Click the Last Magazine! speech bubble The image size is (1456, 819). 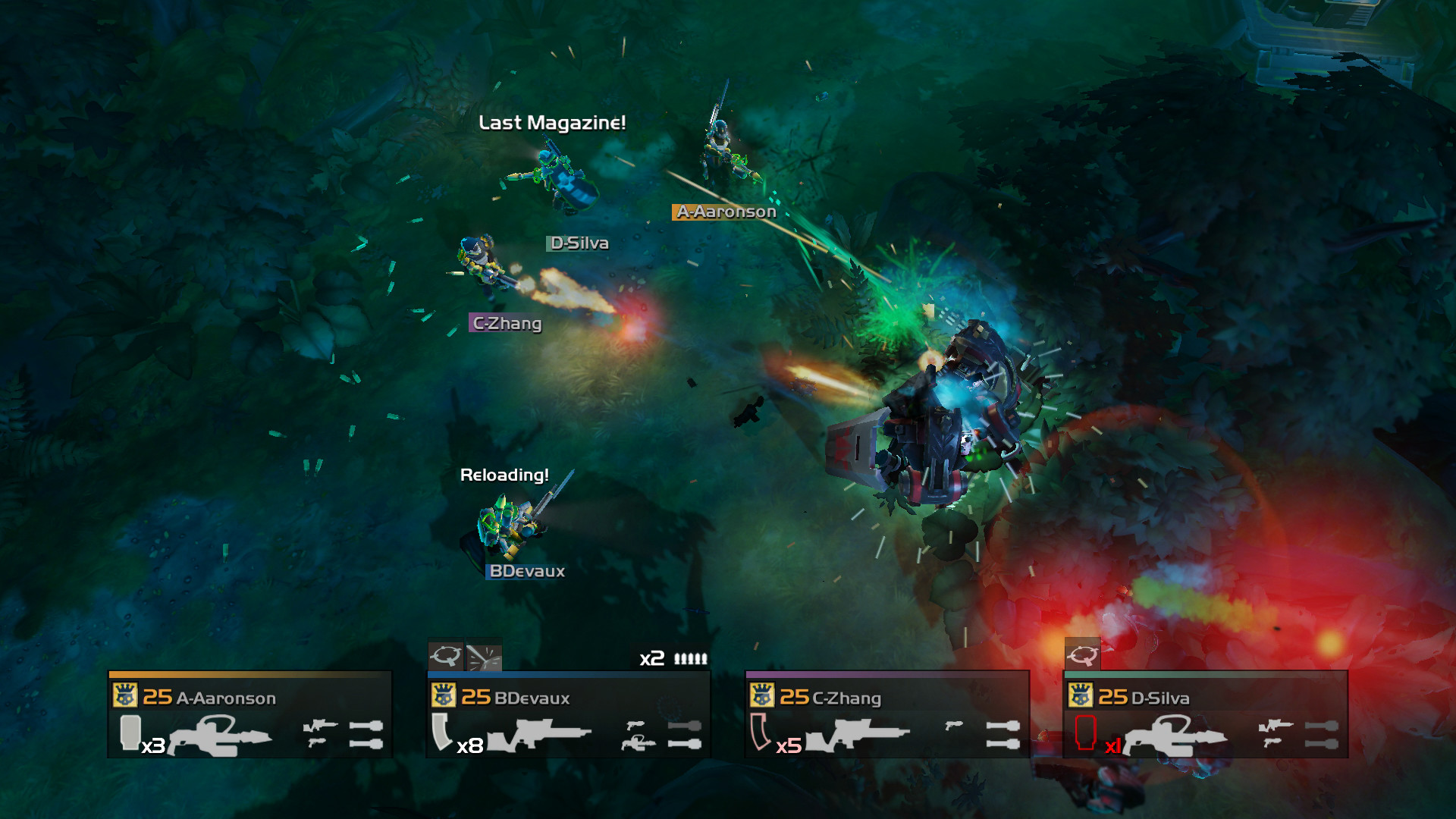point(553,123)
